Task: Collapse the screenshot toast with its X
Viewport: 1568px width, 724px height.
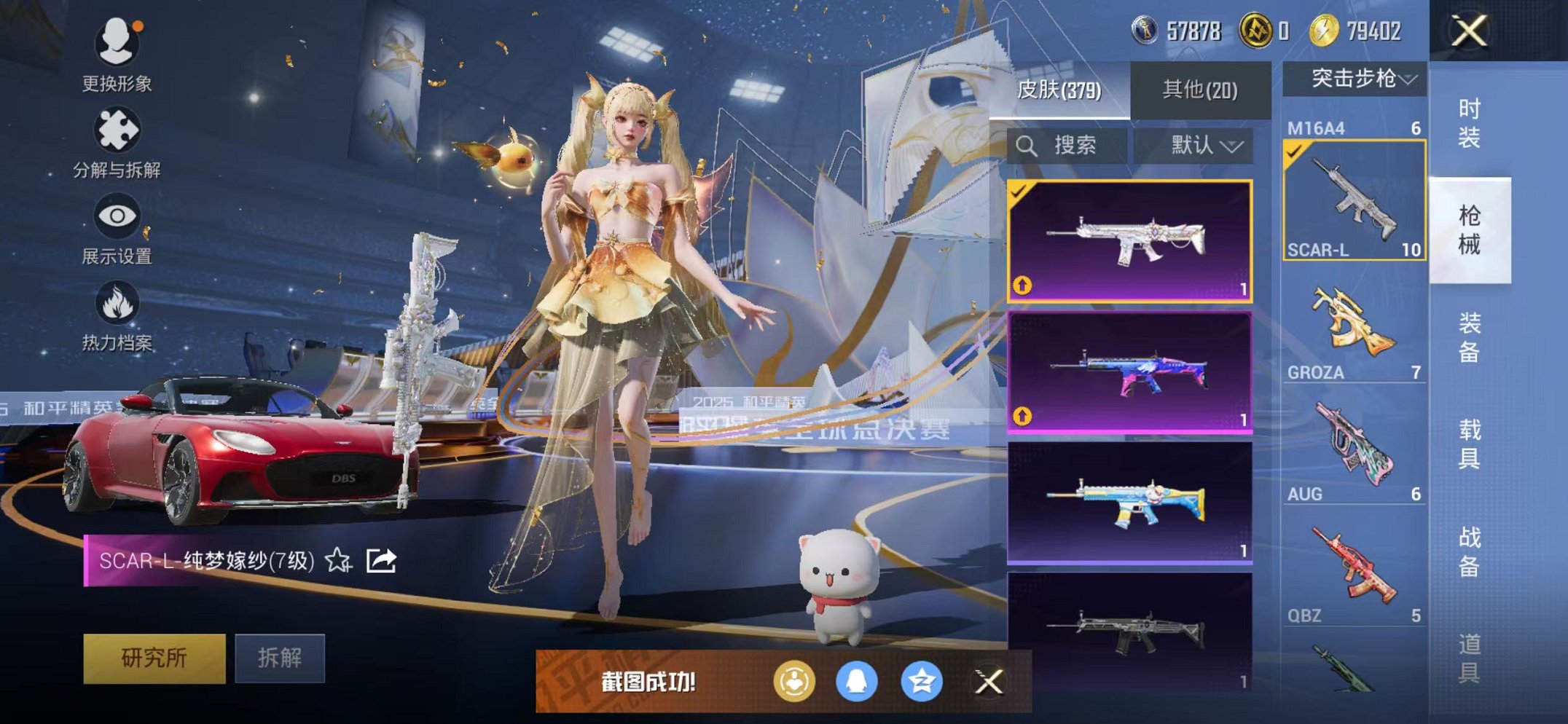Action: 990,683
